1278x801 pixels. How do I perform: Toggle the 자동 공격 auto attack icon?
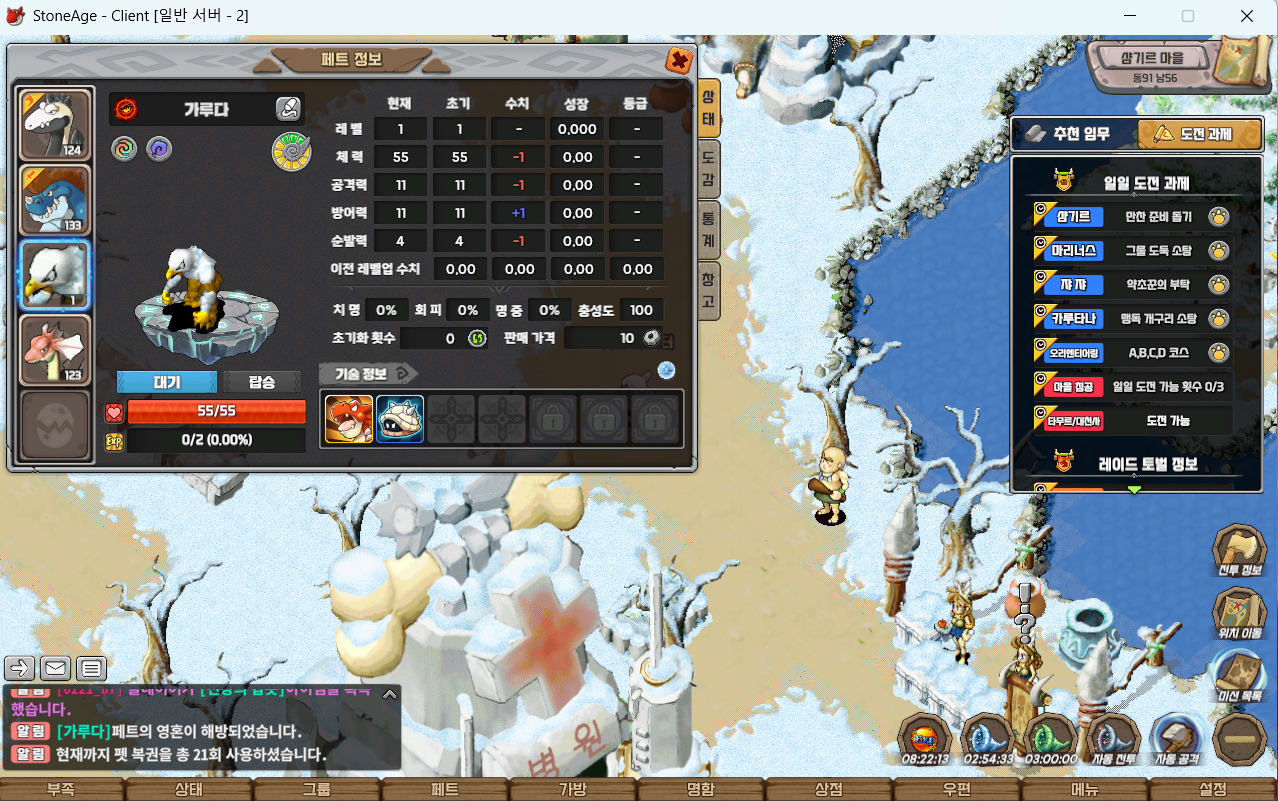click(1177, 741)
